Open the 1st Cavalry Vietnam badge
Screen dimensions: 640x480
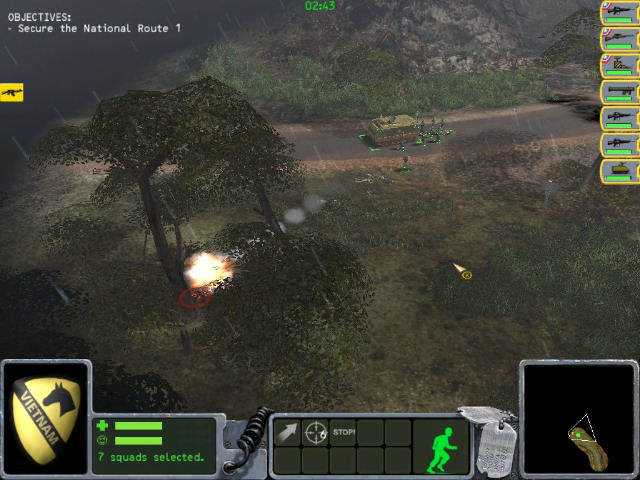click(46, 416)
